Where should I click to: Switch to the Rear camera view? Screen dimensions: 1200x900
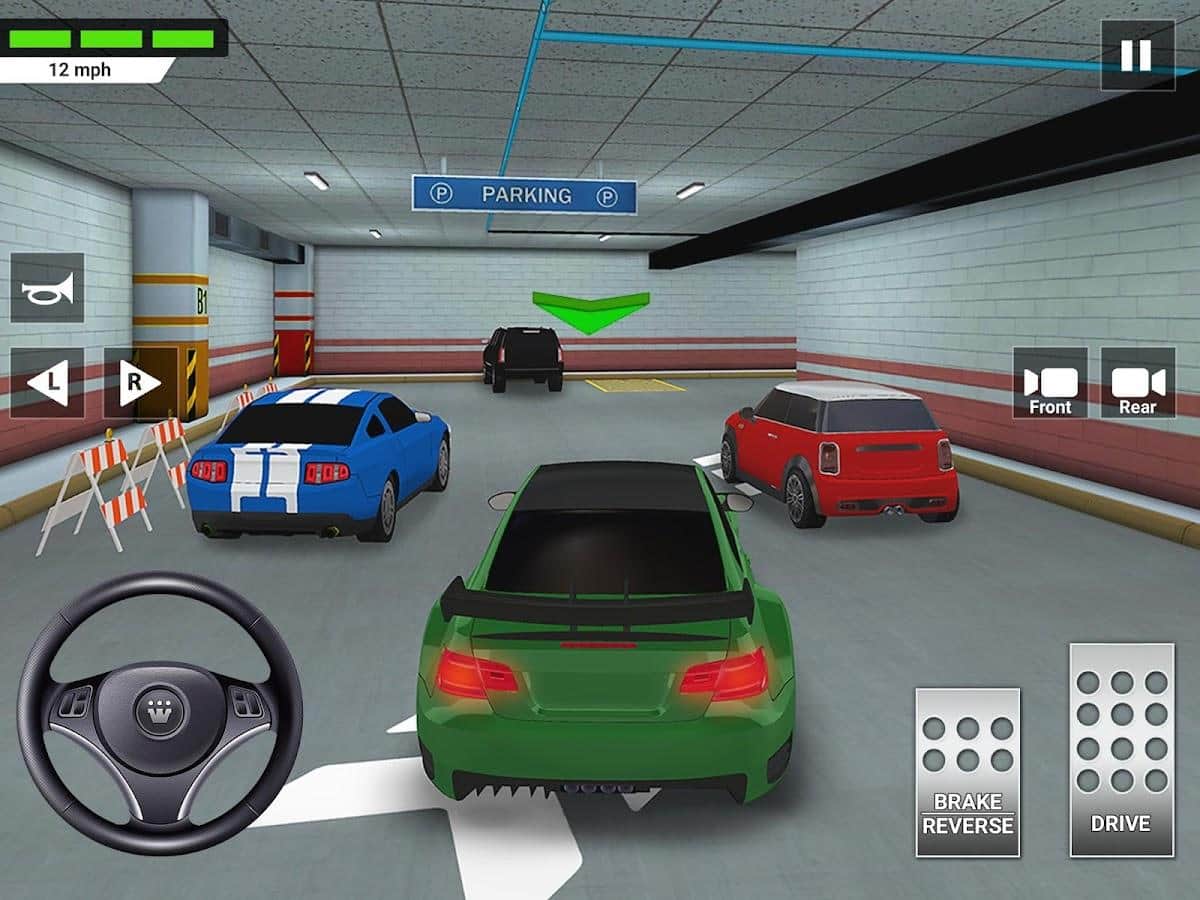coord(1138,382)
